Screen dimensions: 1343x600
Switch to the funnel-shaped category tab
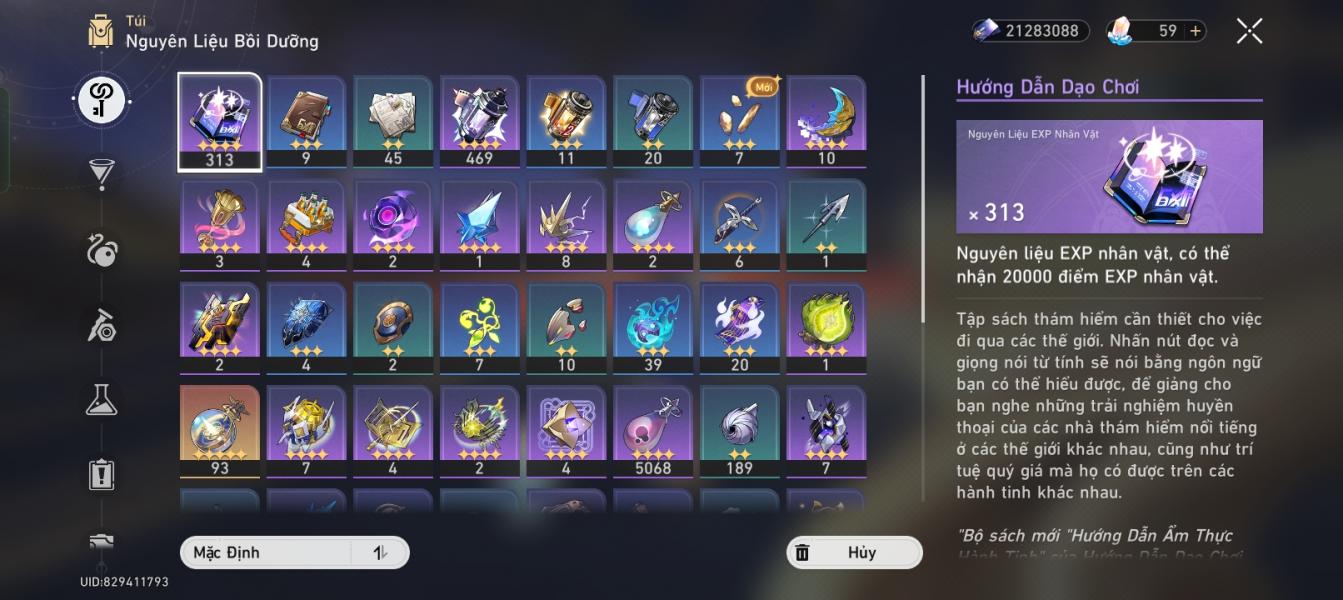[101, 173]
